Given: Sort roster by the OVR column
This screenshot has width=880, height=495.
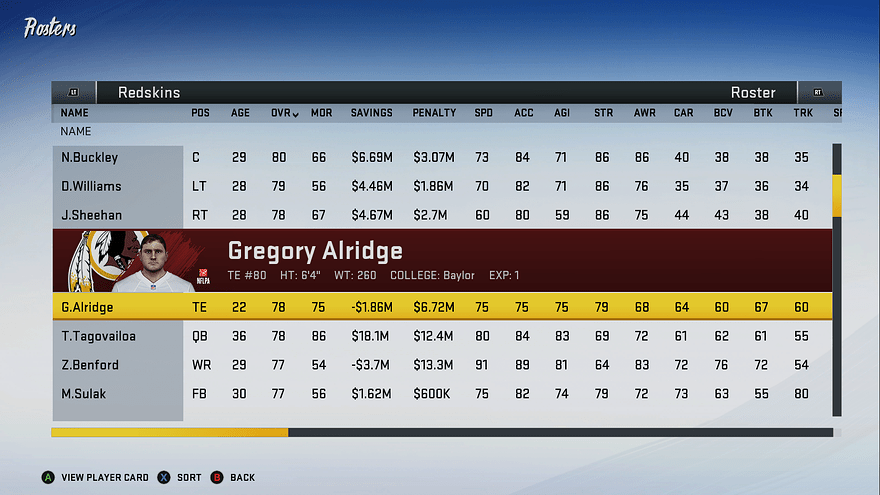Looking at the screenshot, I should (x=284, y=113).
